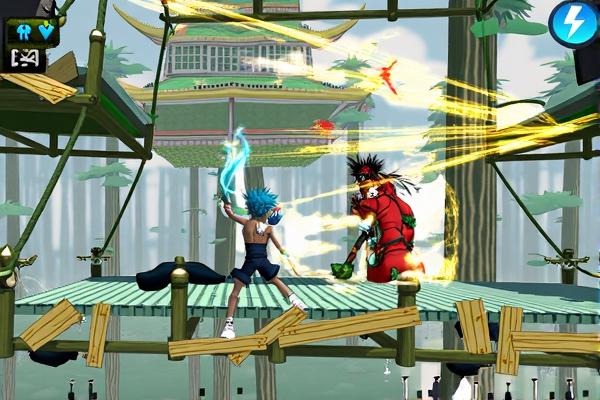Activate the blue lightning bolt power button
Screen dimensions: 600x400
(x=574, y=24)
